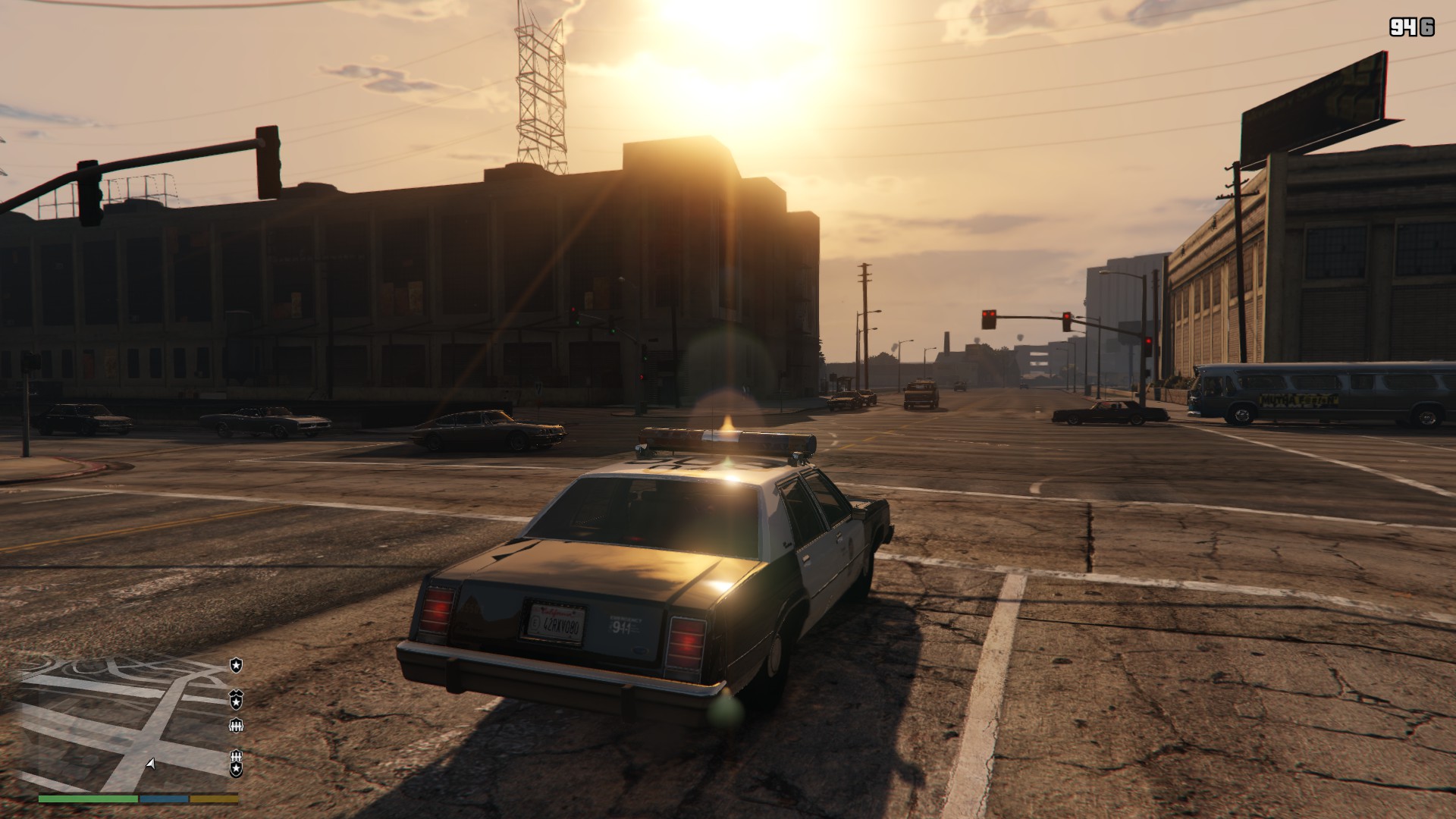This screenshot has width=1456, height=819.
Task: Click the minimap road display
Action: (x=114, y=720)
